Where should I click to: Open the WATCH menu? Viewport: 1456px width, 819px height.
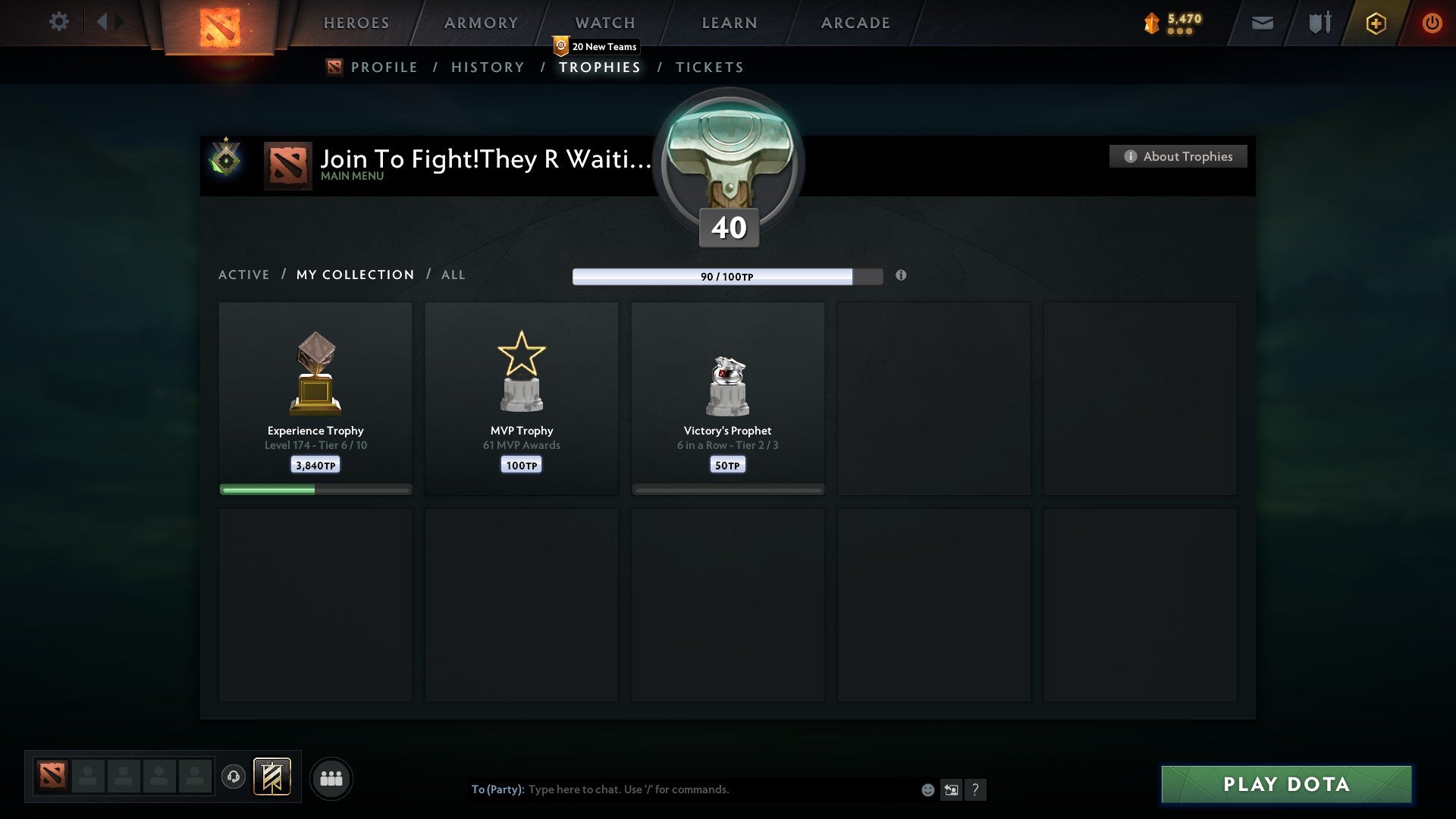[x=604, y=23]
